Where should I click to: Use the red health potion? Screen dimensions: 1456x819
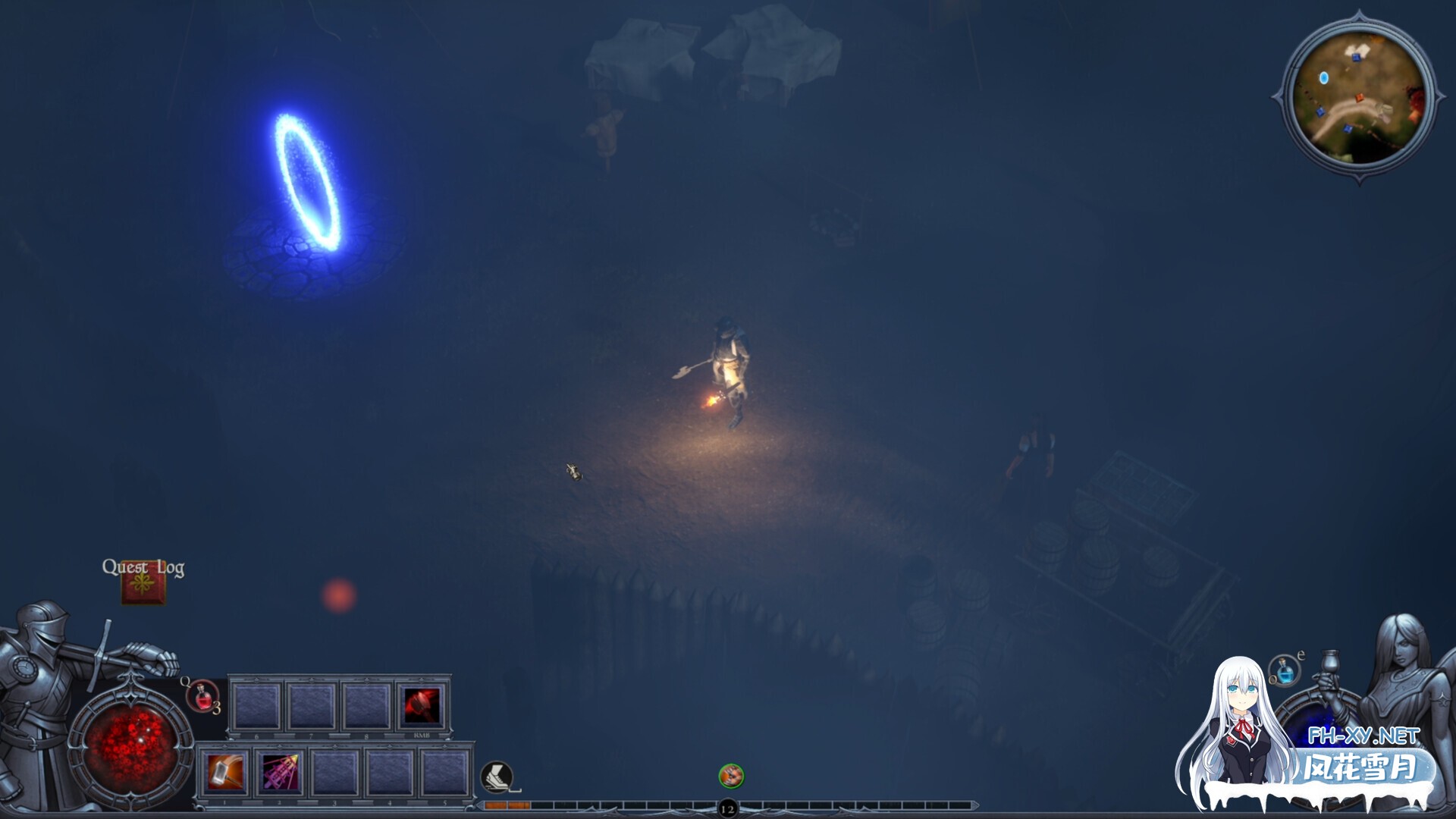click(x=203, y=696)
